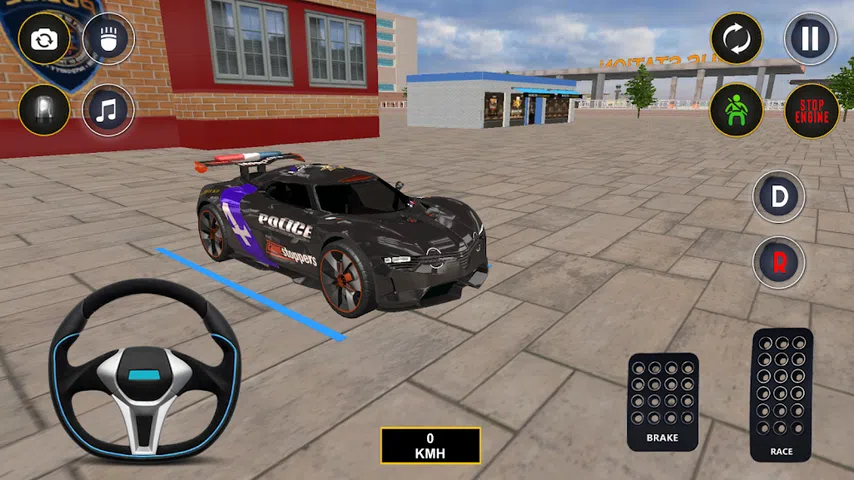Tap the Race accelerator pedal

(781, 394)
